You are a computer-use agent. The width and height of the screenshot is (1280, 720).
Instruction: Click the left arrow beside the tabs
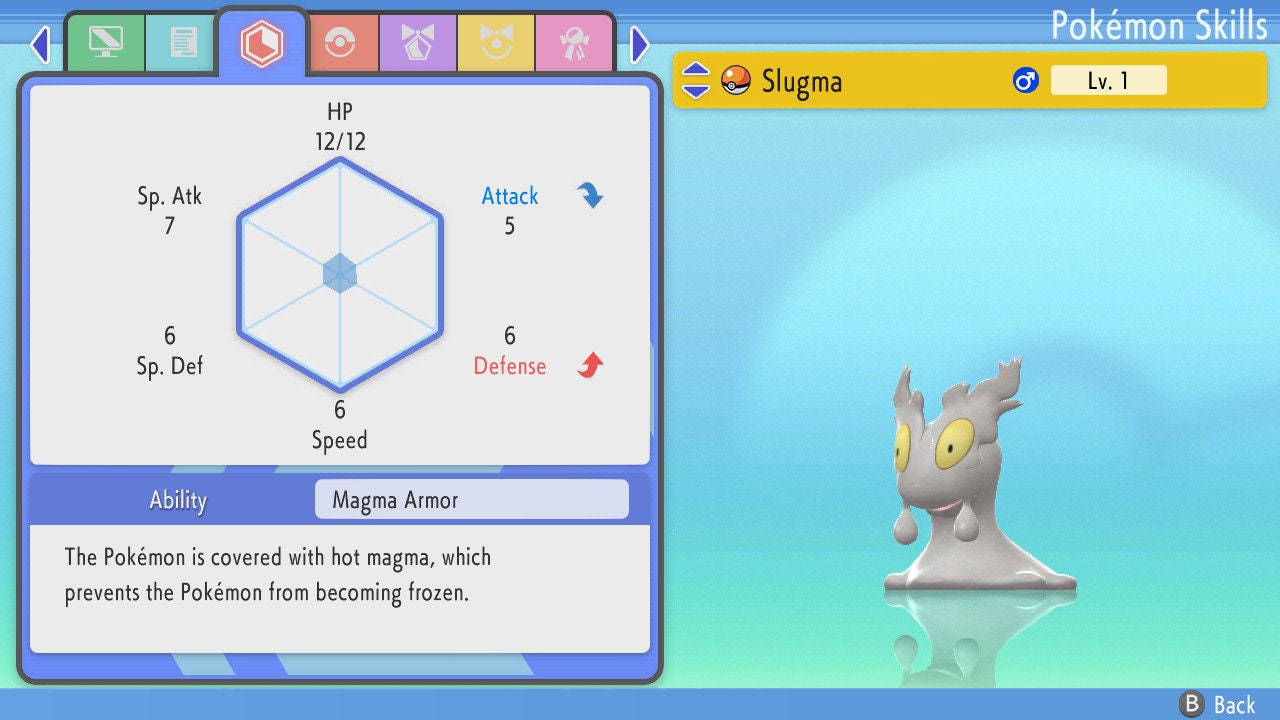coord(40,44)
